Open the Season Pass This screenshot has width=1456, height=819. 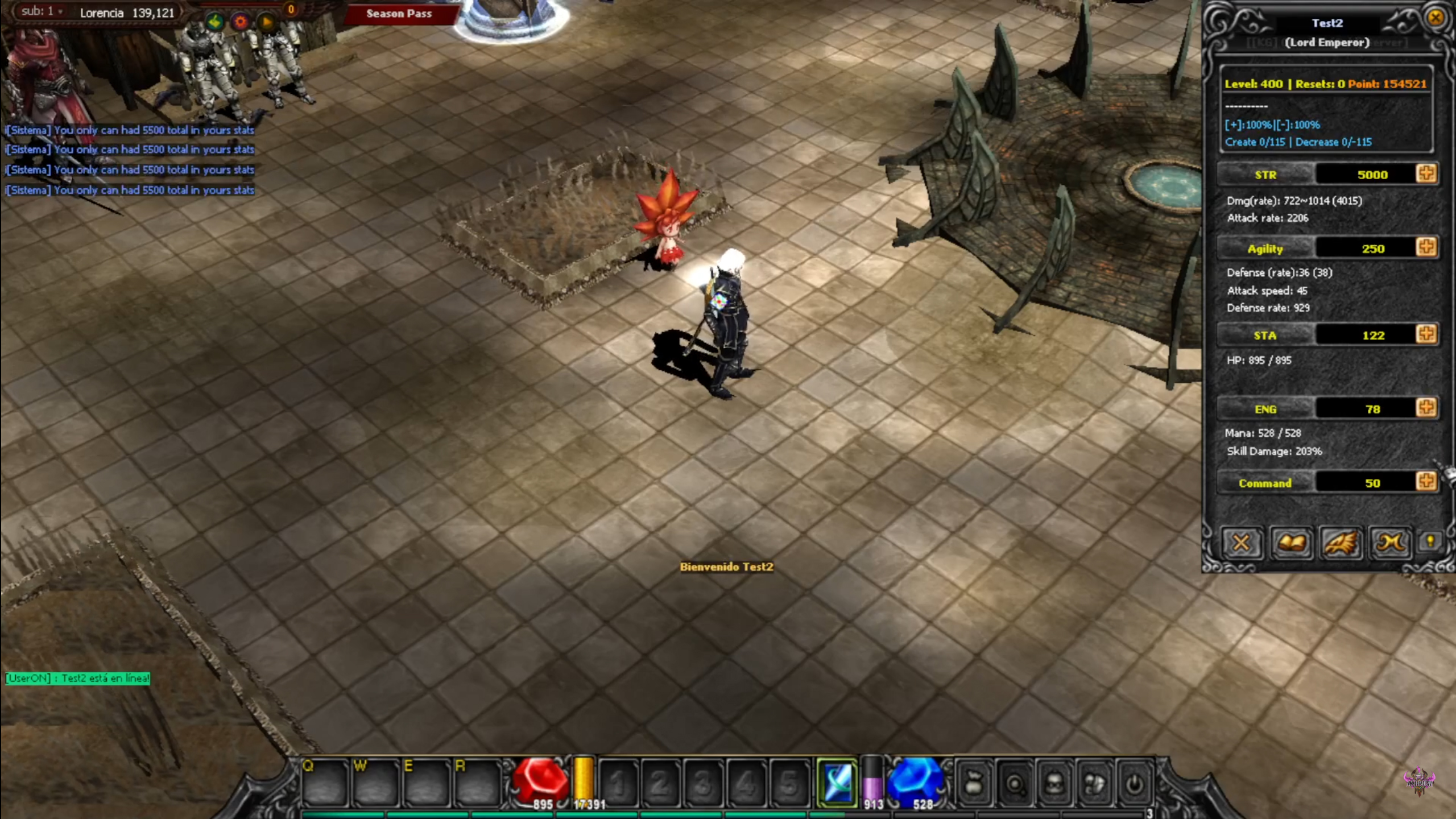pos(399,14)
